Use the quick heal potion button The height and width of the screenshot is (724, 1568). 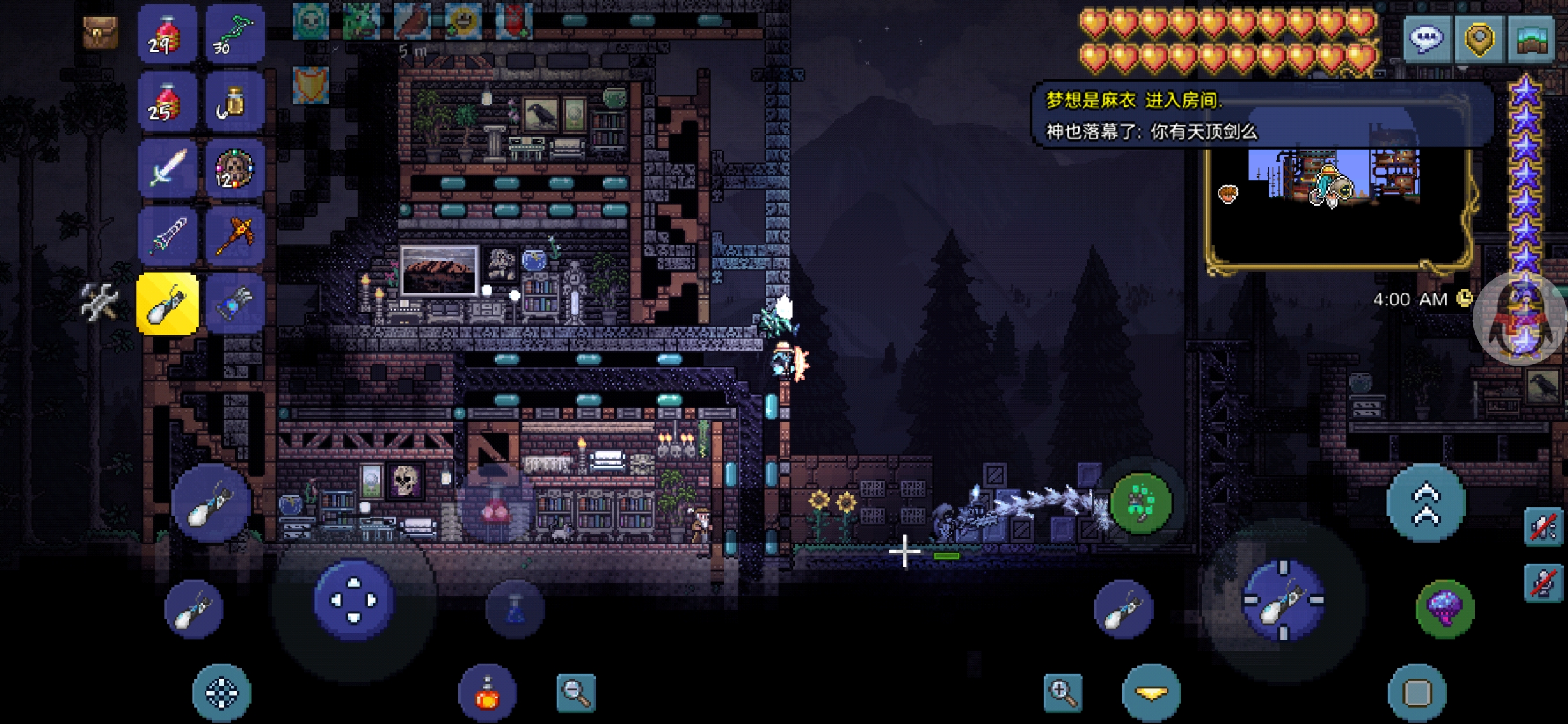[487, 693]
